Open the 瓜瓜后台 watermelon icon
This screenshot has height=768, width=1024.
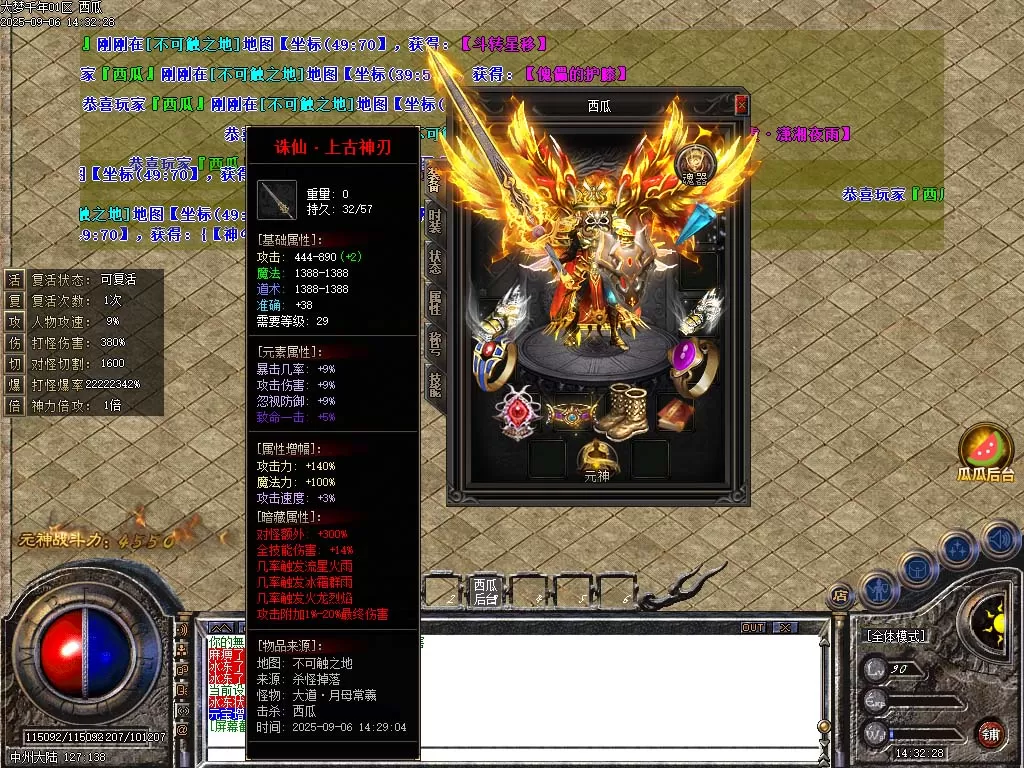click(x=986, y=452)
